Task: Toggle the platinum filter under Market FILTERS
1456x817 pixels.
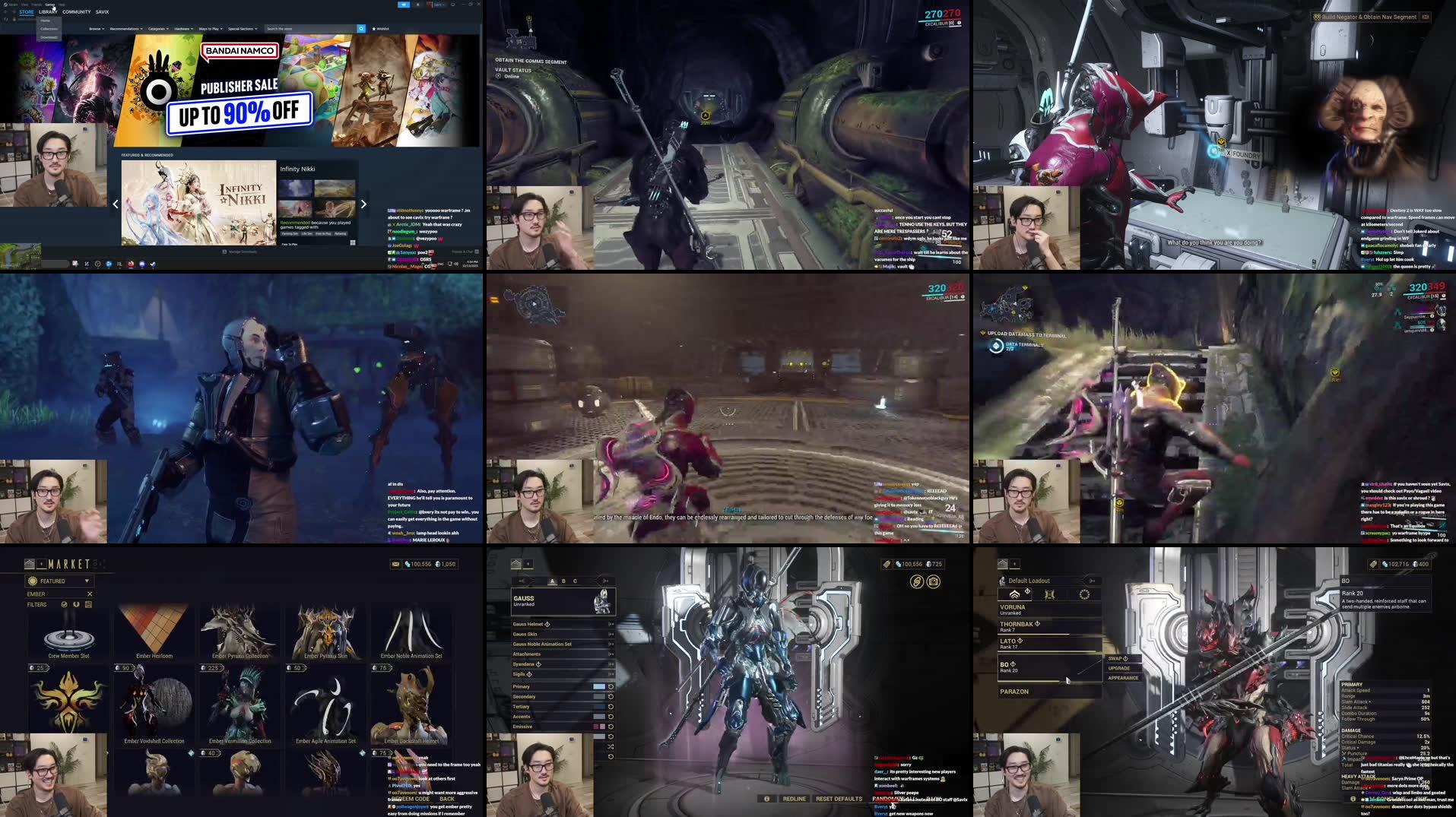Action: pos(75,604)
